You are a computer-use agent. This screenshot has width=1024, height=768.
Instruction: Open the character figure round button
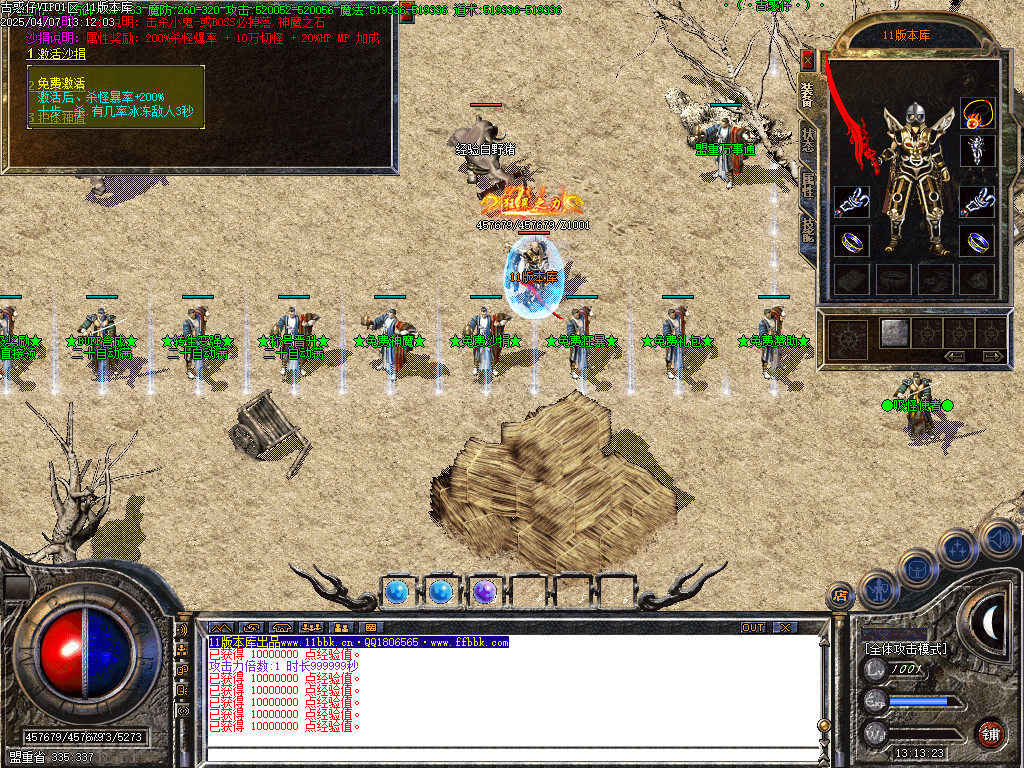click(x=878, y=590)
